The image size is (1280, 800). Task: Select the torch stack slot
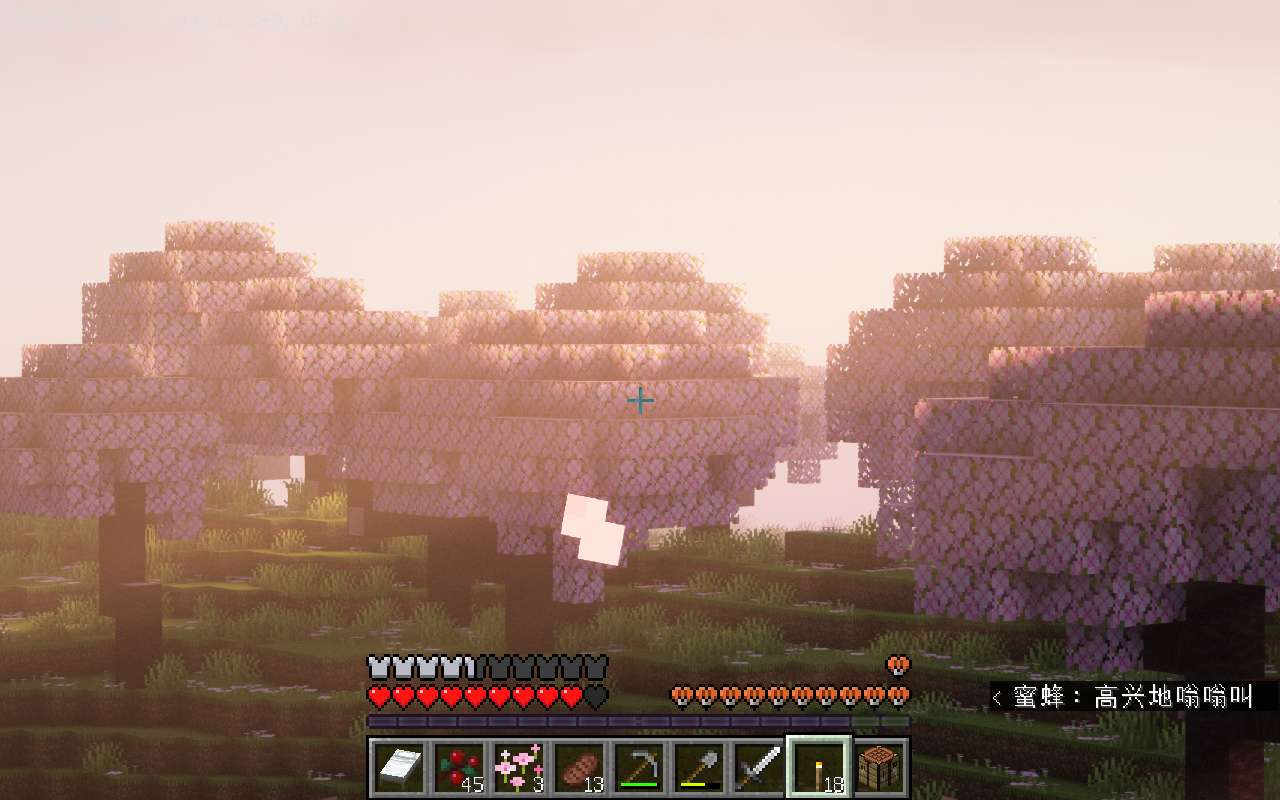[x=819, y=768]
